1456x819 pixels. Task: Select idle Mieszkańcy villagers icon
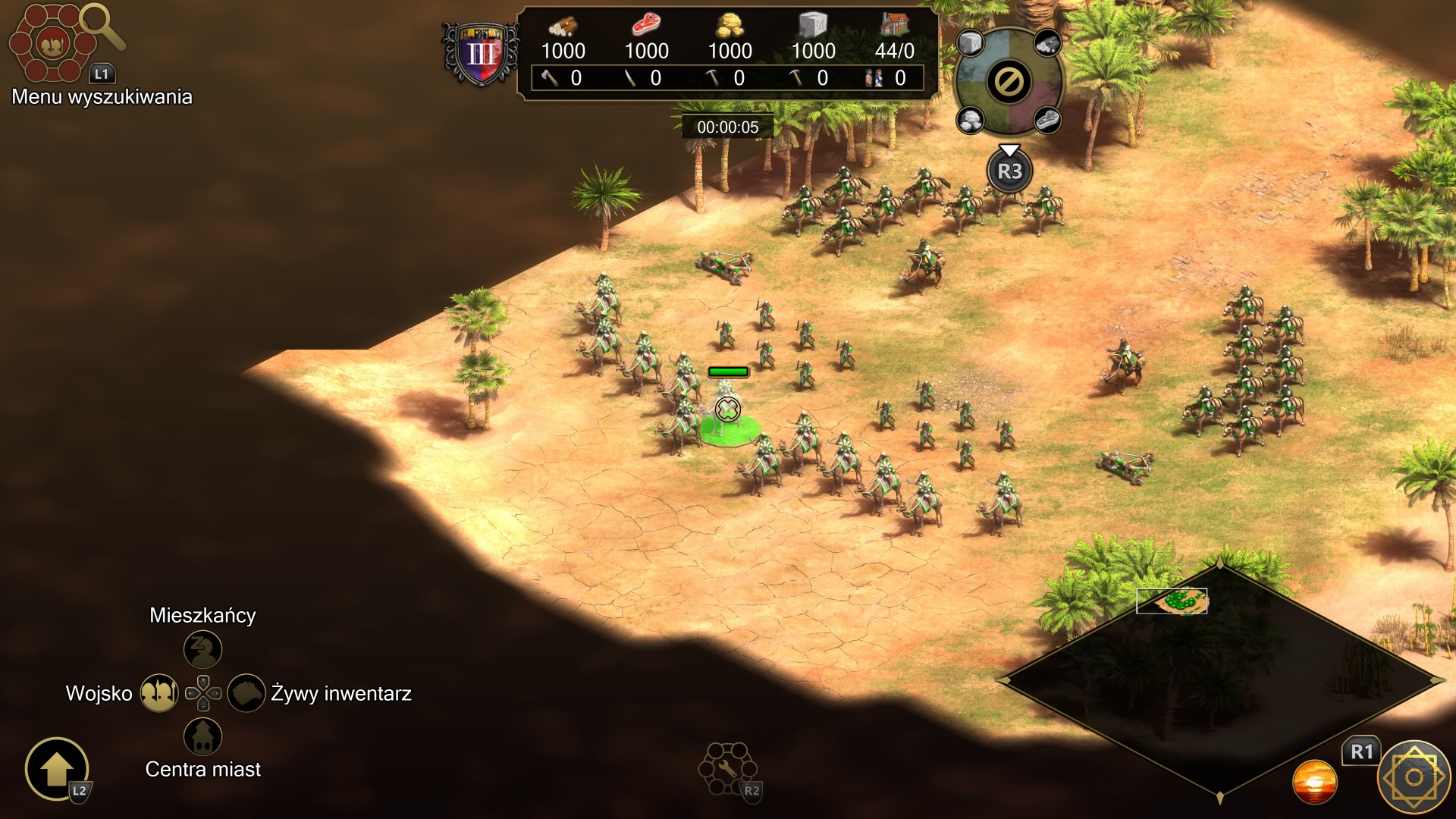point(202,650)
